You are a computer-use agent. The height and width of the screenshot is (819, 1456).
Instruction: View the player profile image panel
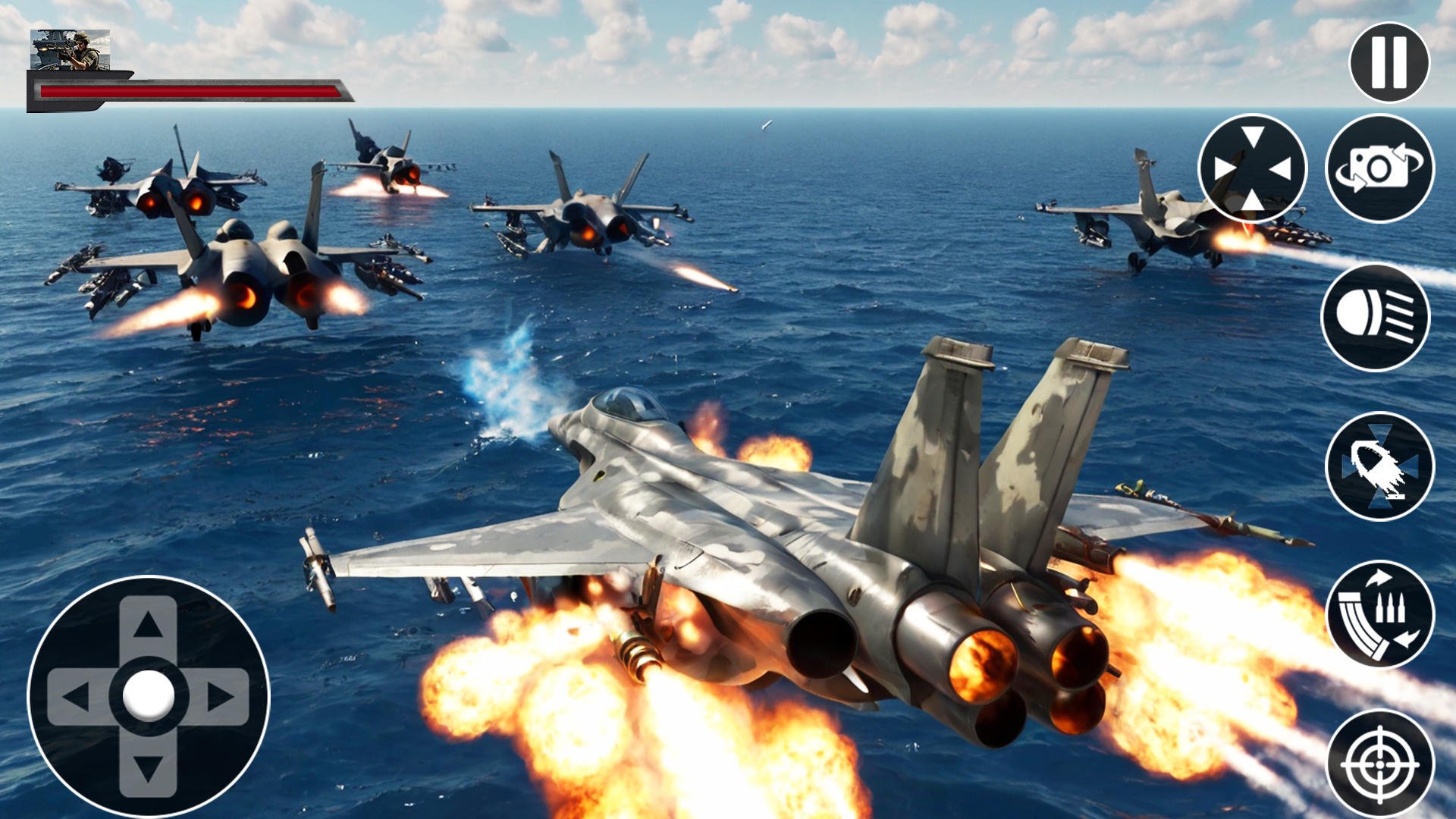72,50
